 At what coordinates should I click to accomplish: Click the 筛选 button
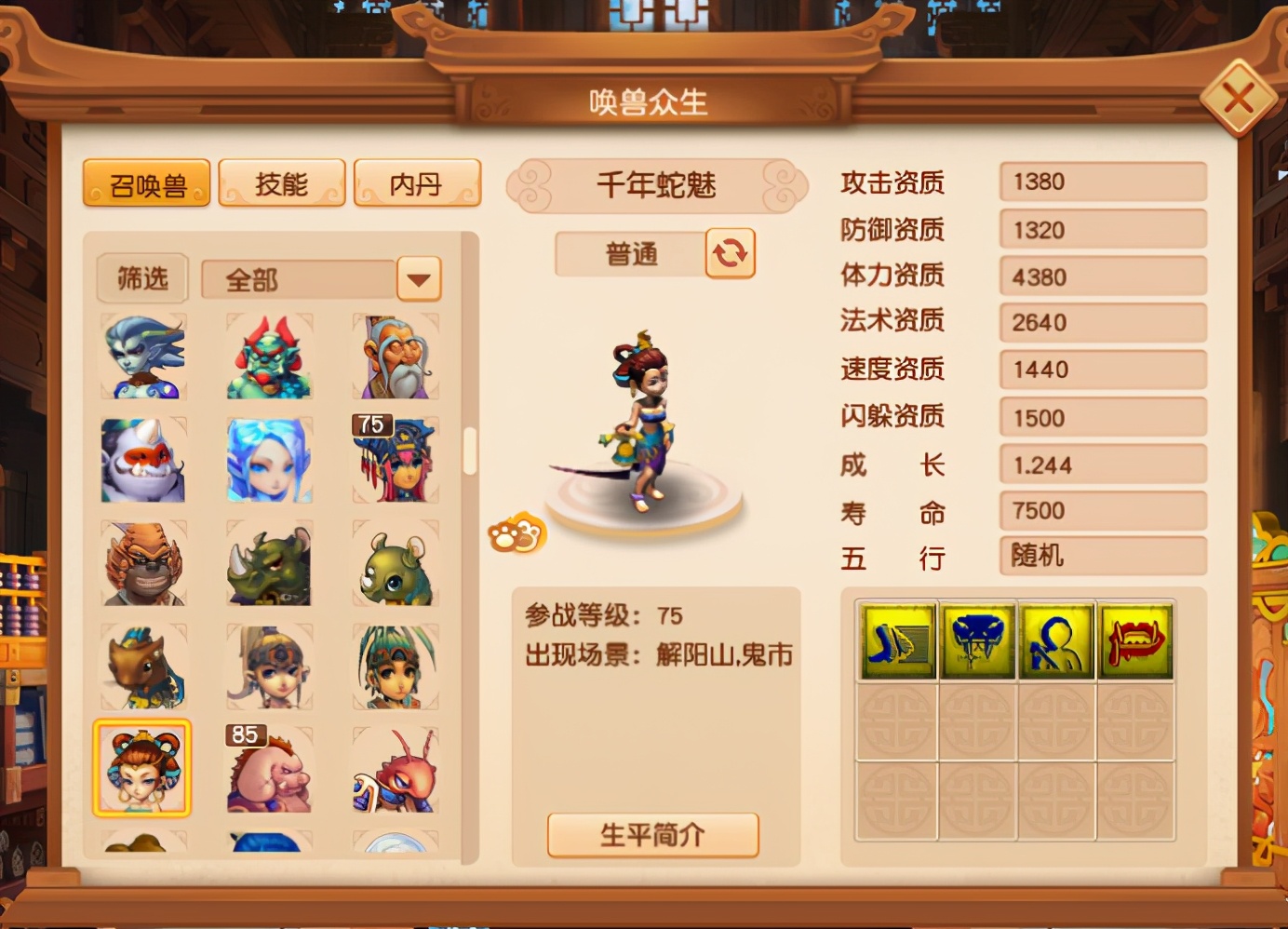[141, 278]
